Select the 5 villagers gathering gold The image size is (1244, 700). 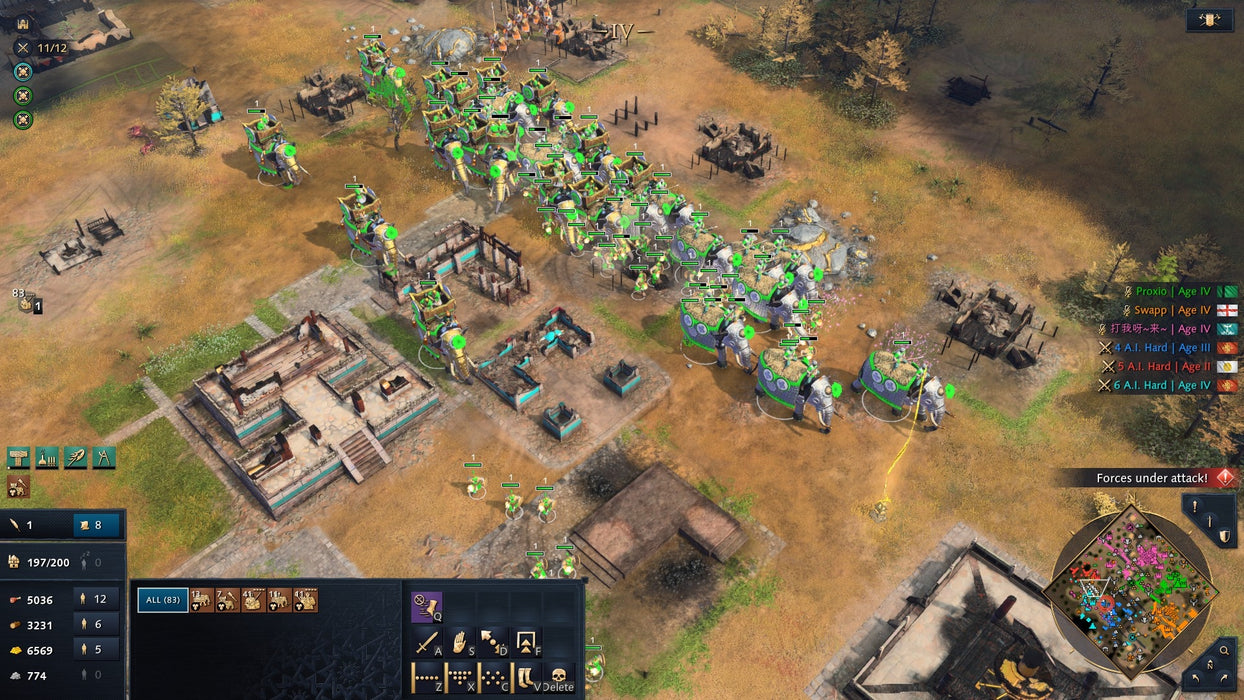point(100,649)
